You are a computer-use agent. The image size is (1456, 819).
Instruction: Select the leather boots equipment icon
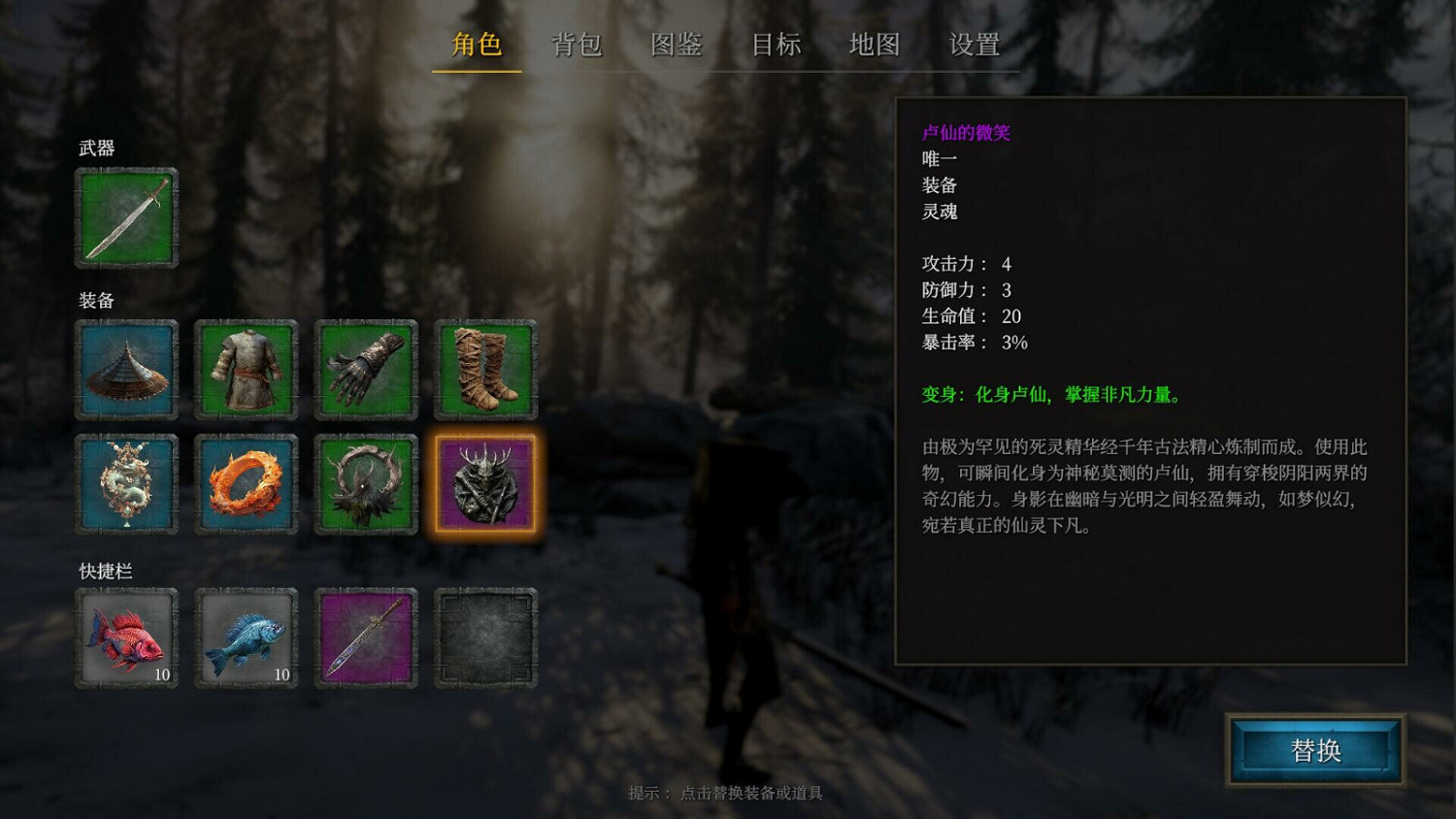(485, 370)
